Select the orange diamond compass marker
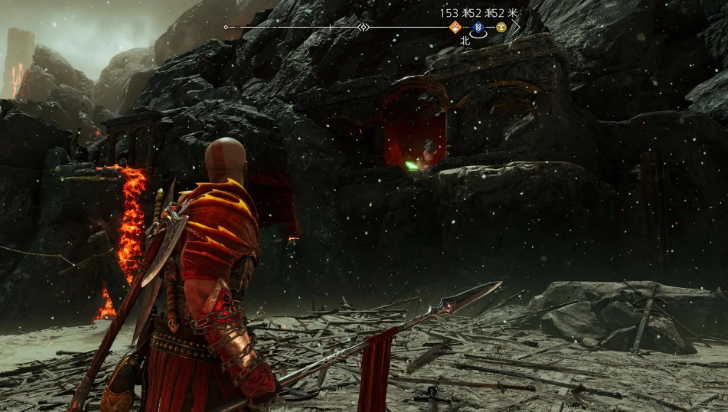 [x=454, y=28]
